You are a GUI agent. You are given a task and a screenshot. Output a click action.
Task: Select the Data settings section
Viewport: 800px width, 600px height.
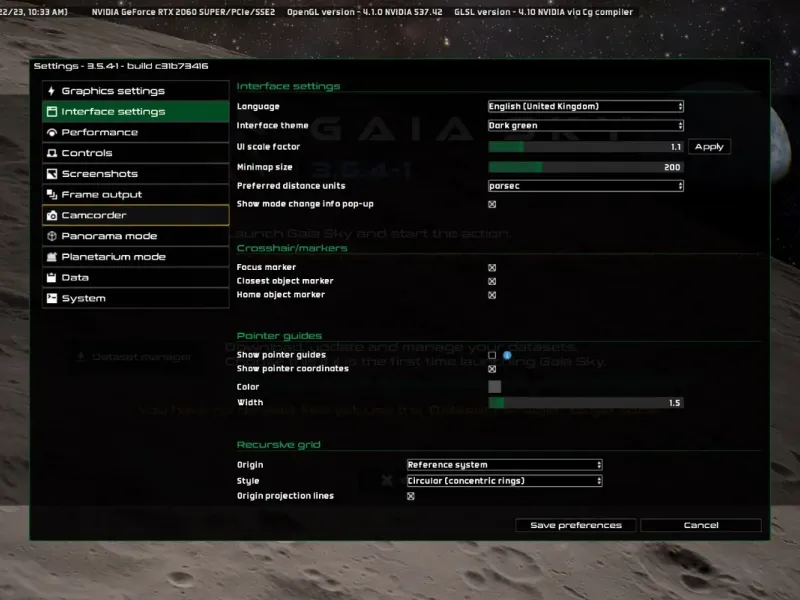pyautogui.click(x=135, y=277)
